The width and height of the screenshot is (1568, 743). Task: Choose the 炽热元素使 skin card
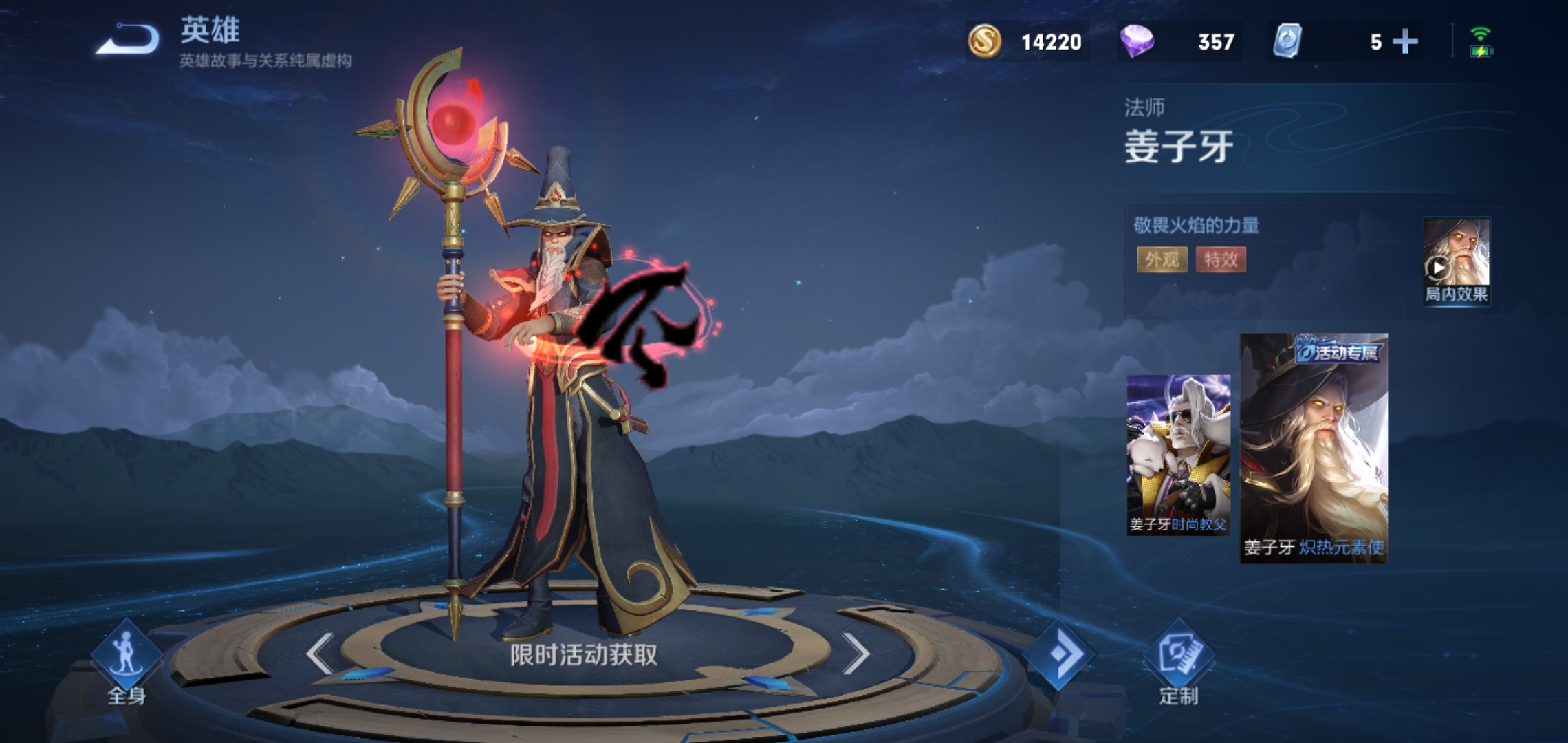pyautogui.click(x=1314, y=449)
